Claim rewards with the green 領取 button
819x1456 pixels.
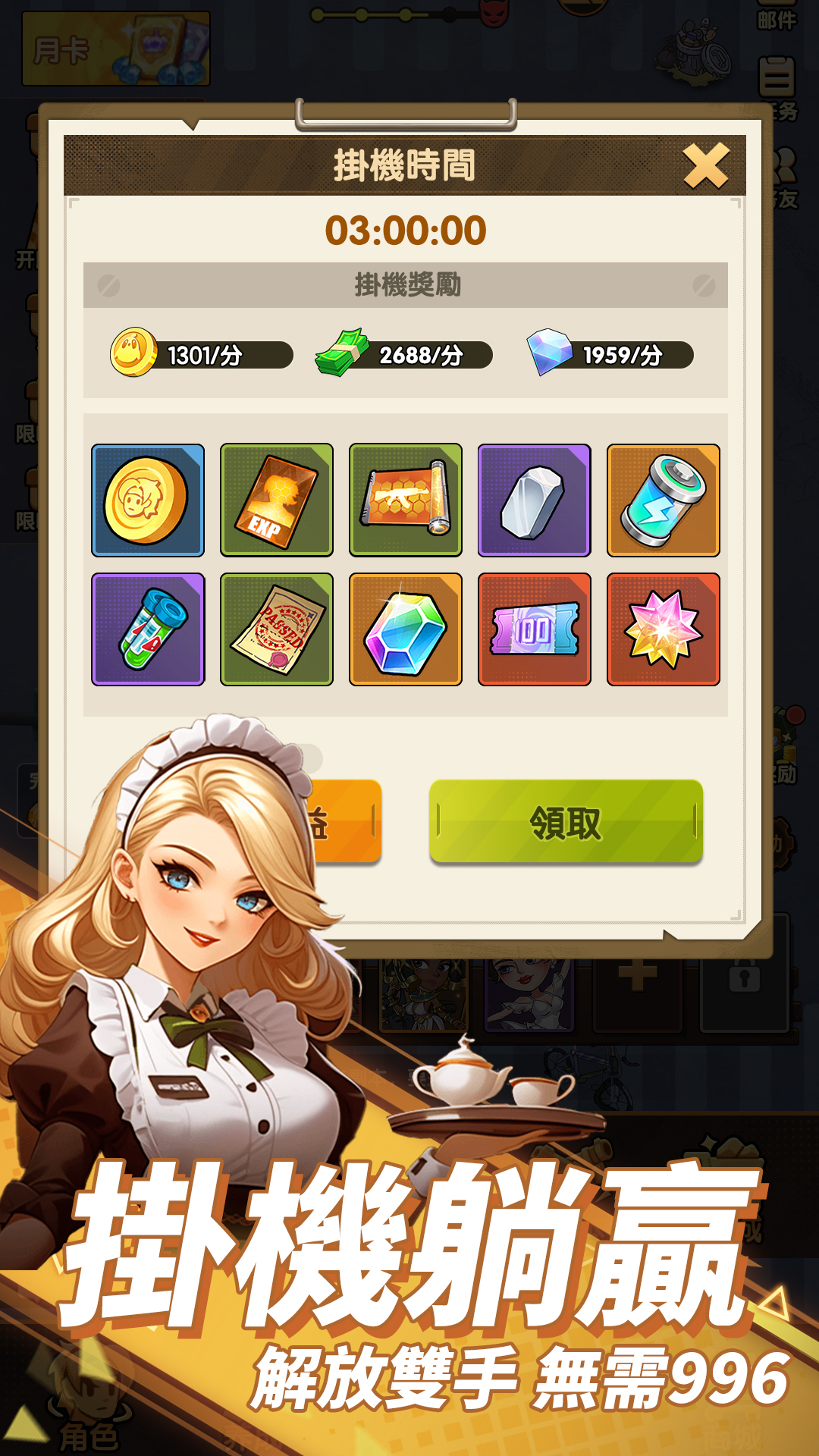tap(566, 822)
